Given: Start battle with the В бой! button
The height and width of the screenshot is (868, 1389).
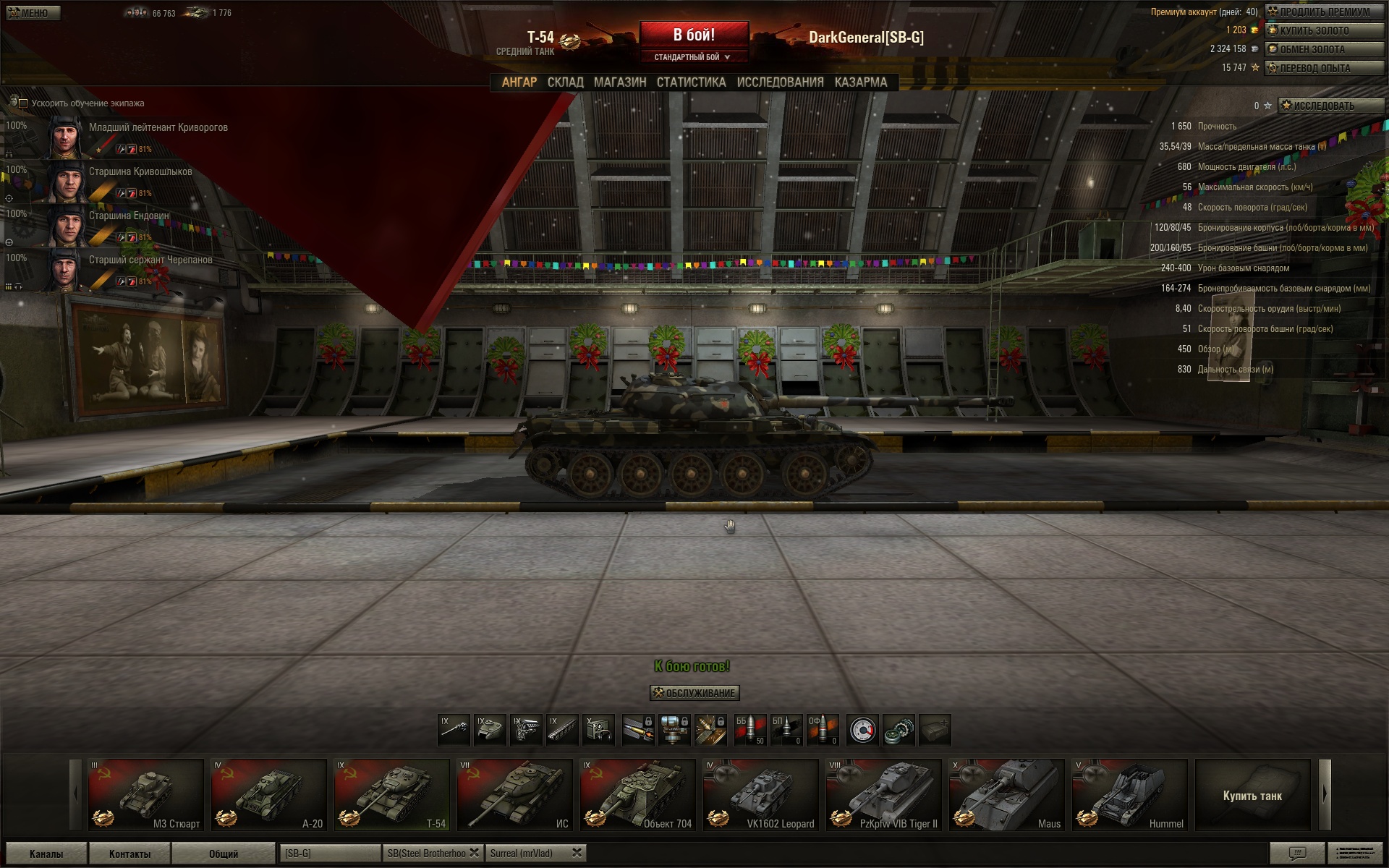Looking at the screenshot, I should click(x=694, y=35).
